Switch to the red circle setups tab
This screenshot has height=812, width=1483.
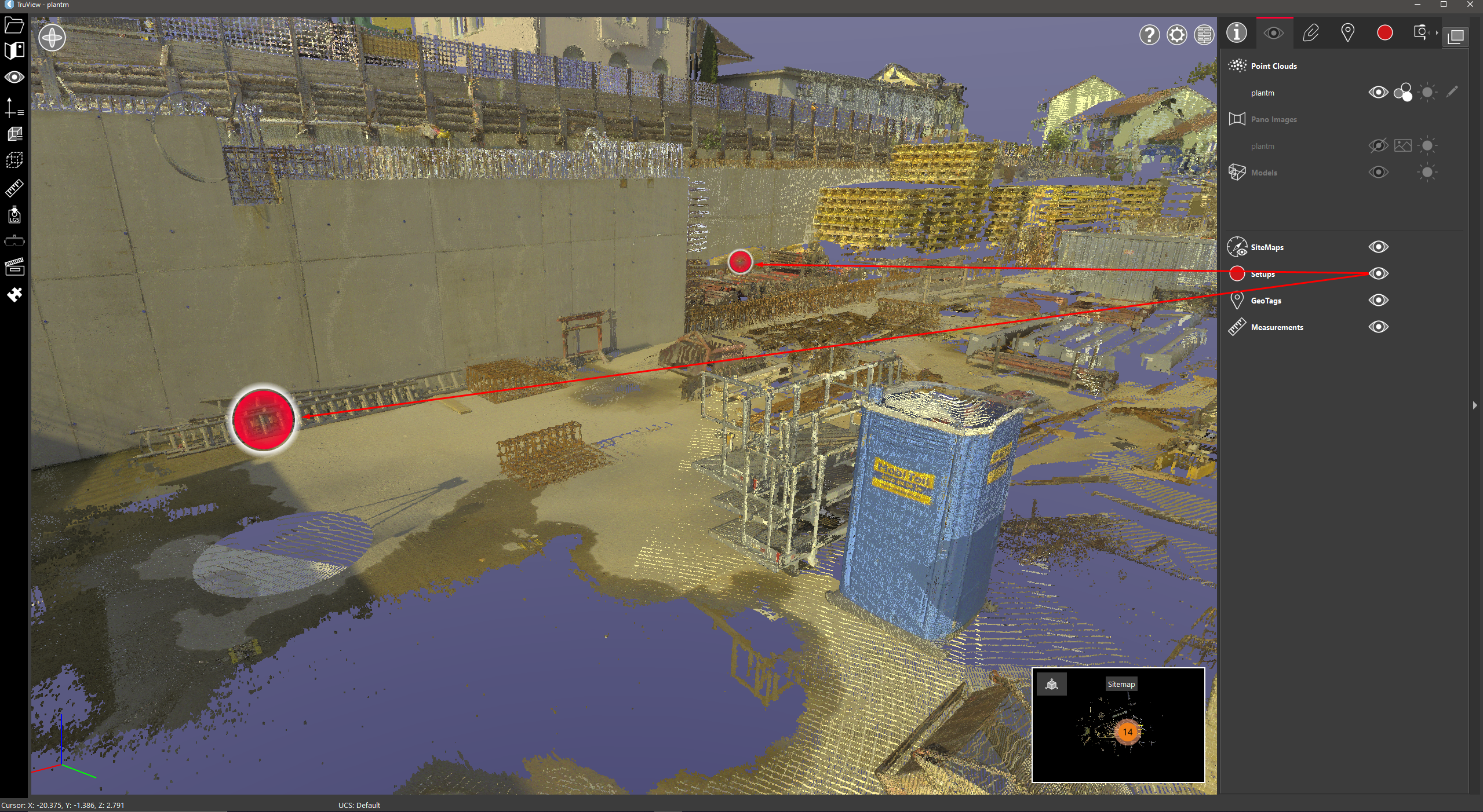[x=1384, y=33]
